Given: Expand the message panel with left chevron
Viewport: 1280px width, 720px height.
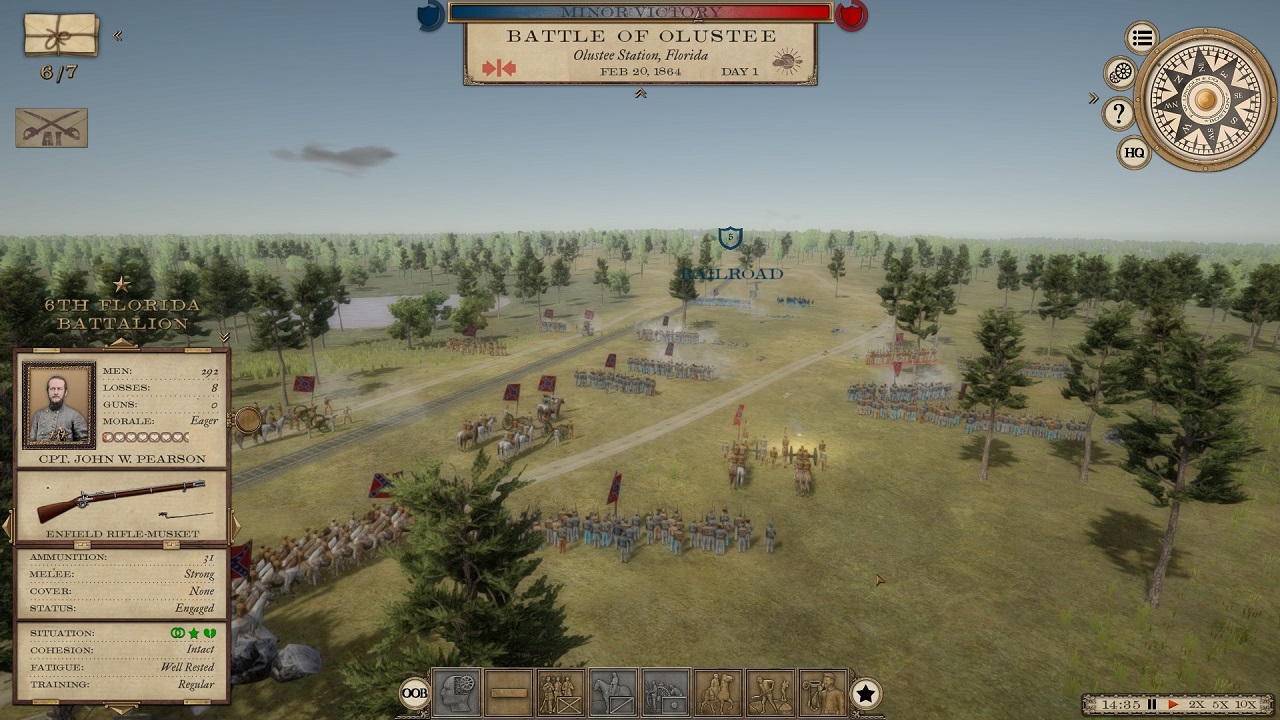Looking at the screenshot, I should [x=118, y=34].
